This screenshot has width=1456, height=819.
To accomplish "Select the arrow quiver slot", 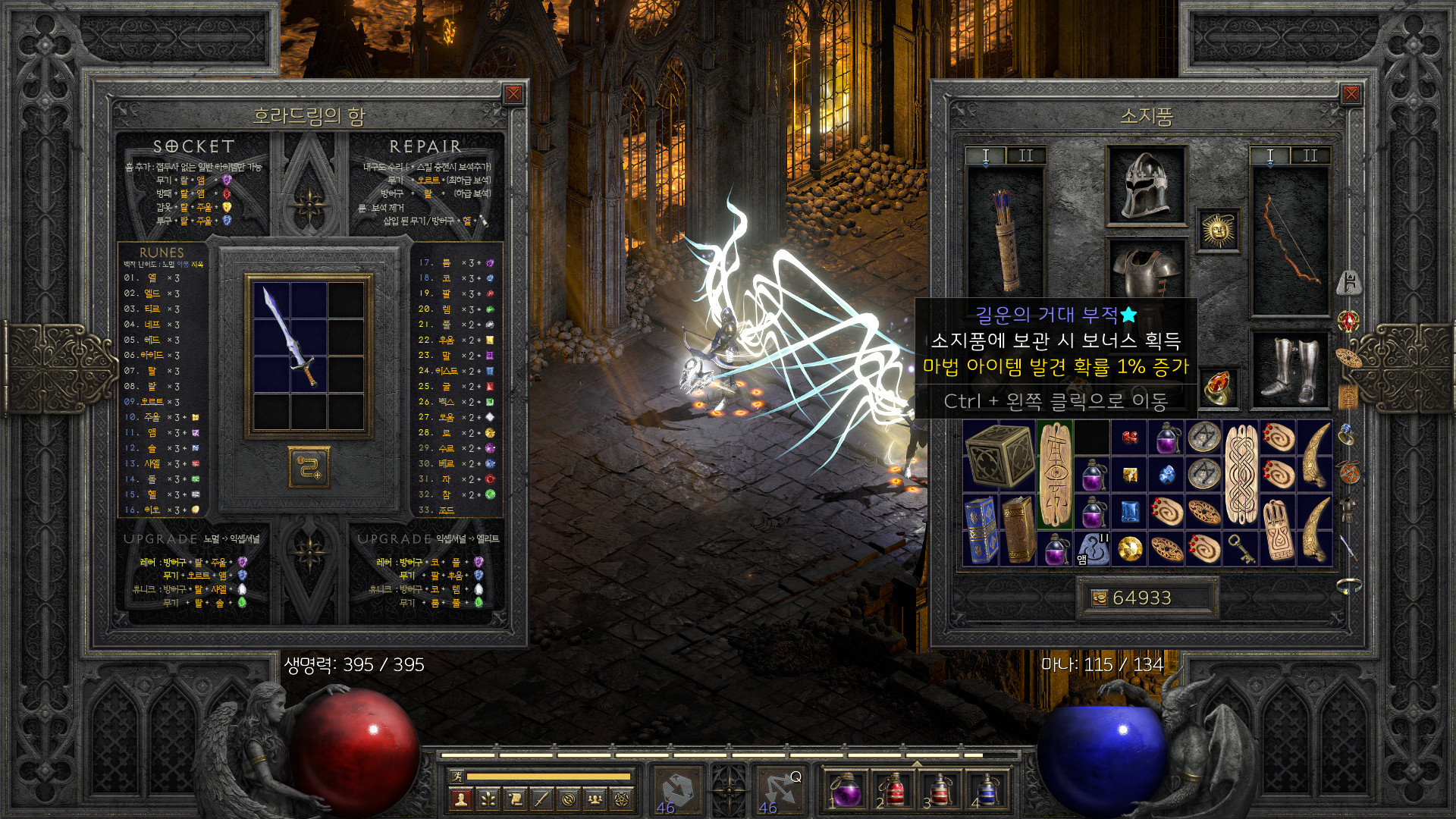I will (1006, 240).
